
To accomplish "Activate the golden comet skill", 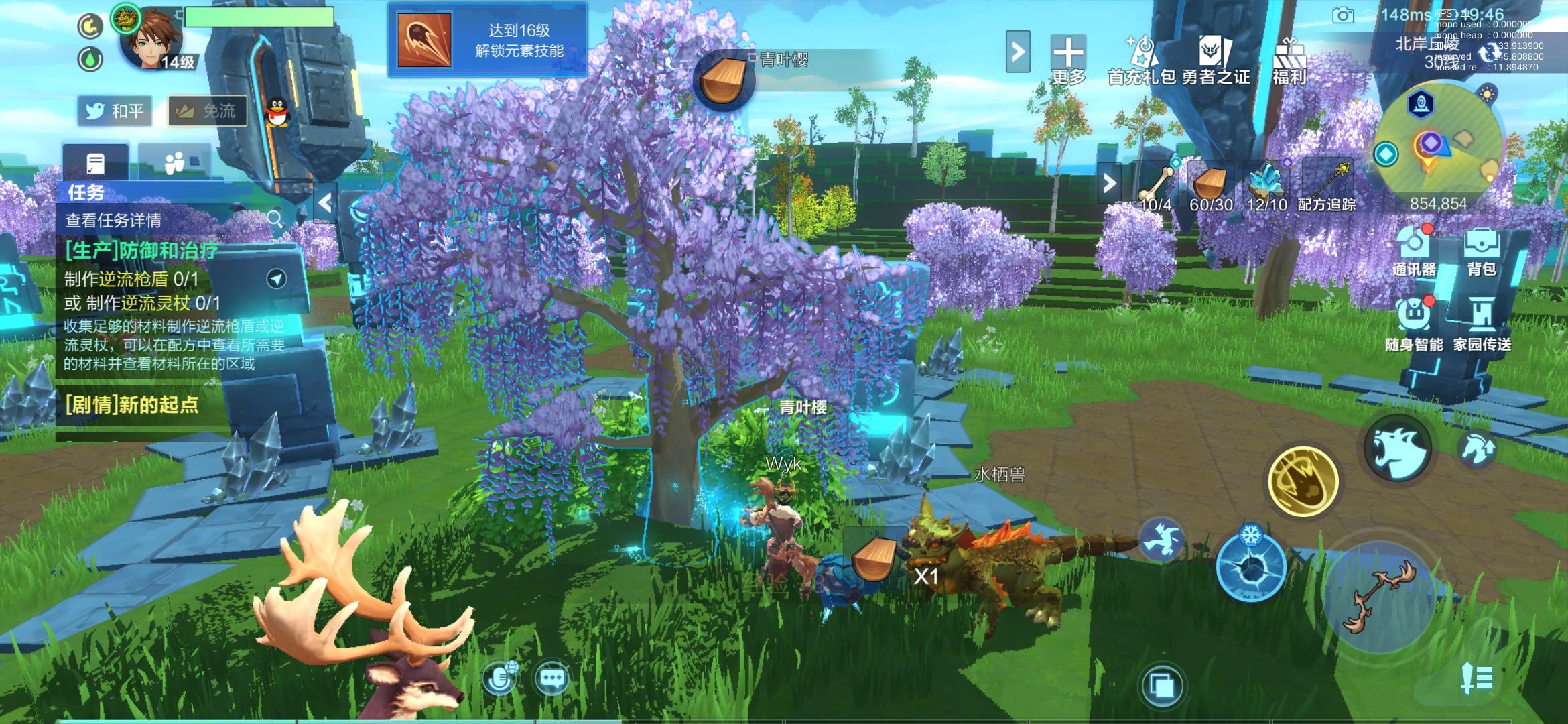I will tap(1303, 481).
